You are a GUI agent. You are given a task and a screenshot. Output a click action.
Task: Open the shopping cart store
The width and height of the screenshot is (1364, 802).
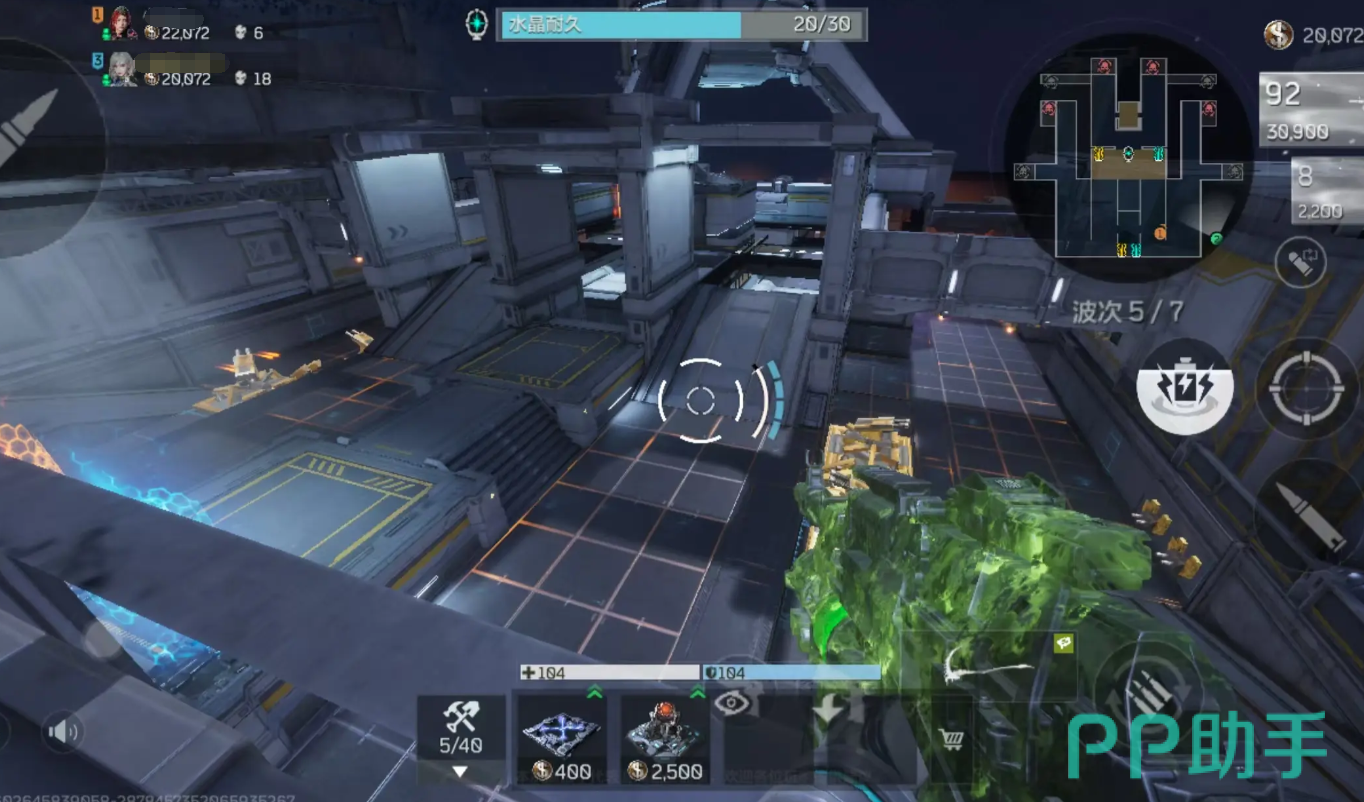click(952, 740)
